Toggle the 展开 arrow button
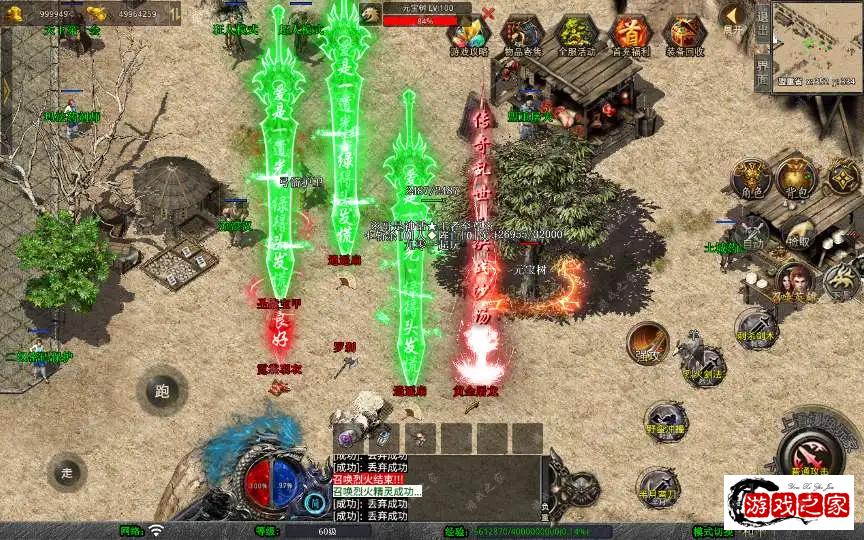Image resolution: width=864 pixels, height=540 pixels. pos(735,19)
